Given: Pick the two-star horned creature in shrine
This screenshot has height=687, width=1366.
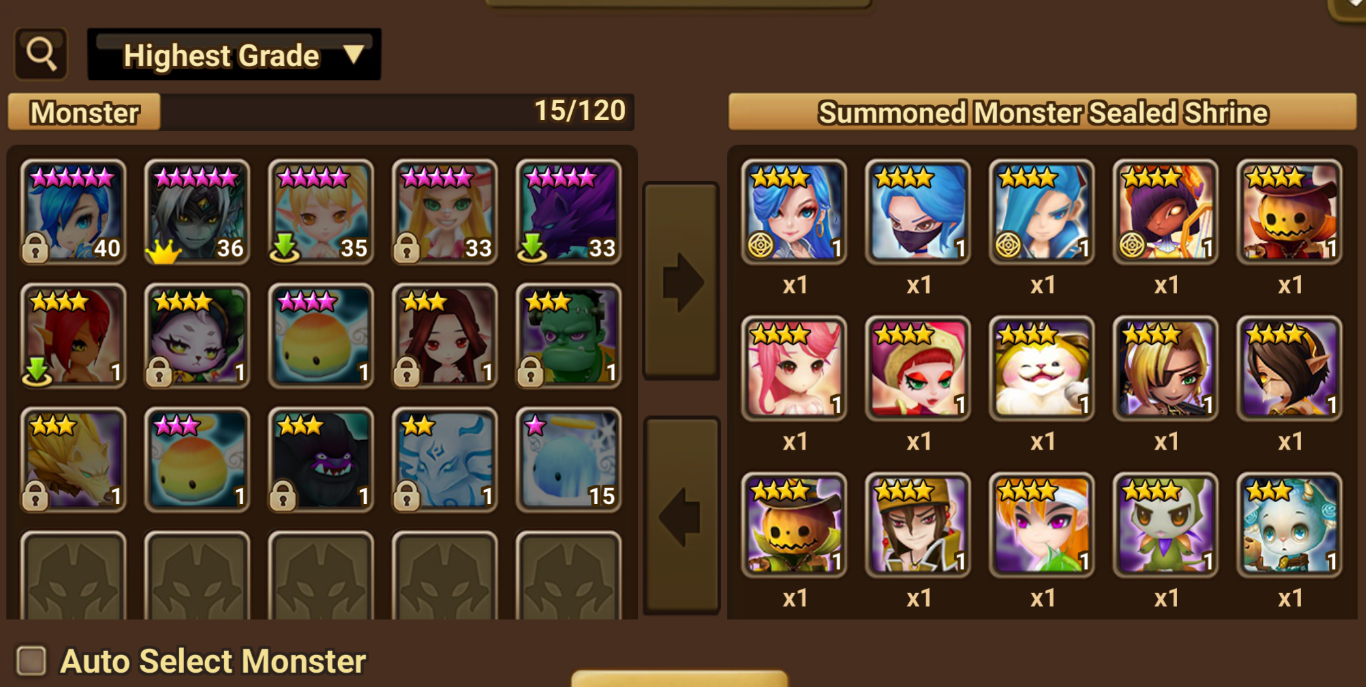Looking at the screenshot, I should point(1290,525).
